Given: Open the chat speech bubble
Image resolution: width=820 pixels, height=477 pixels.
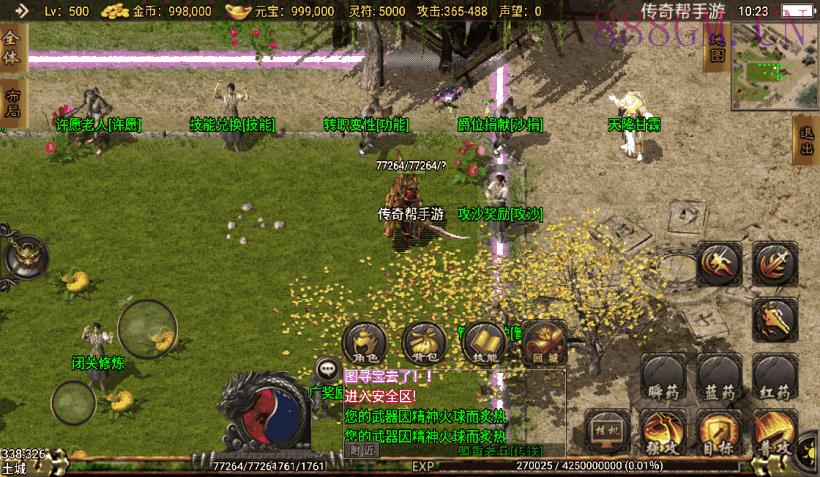Looking at the screenshot, I should (x=327, y=369).
